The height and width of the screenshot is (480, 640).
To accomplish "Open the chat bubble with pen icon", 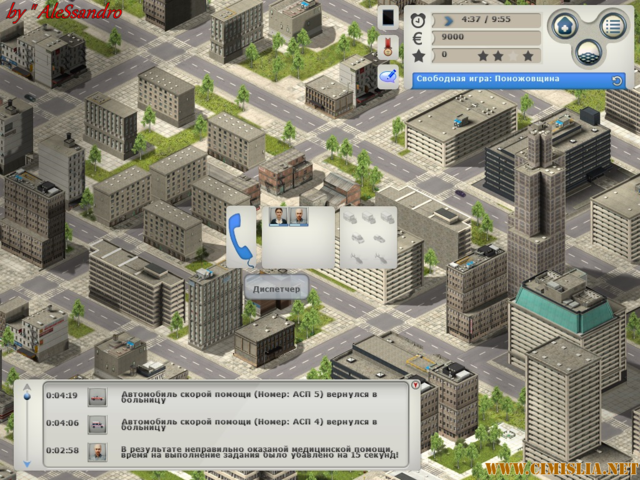I will tap(388, 77).
